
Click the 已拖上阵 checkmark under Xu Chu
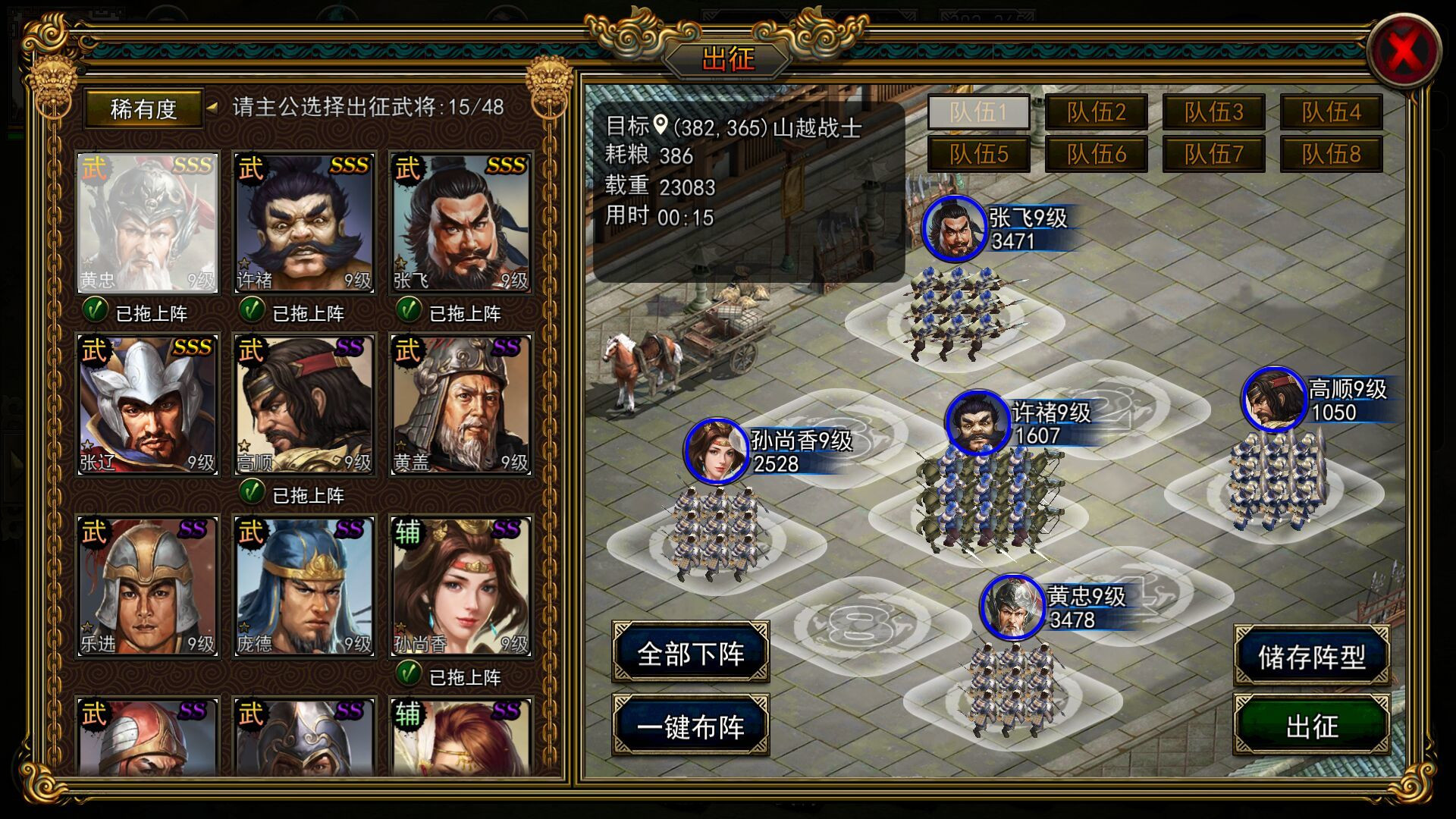pyautogui.click(x=251, y=312)
